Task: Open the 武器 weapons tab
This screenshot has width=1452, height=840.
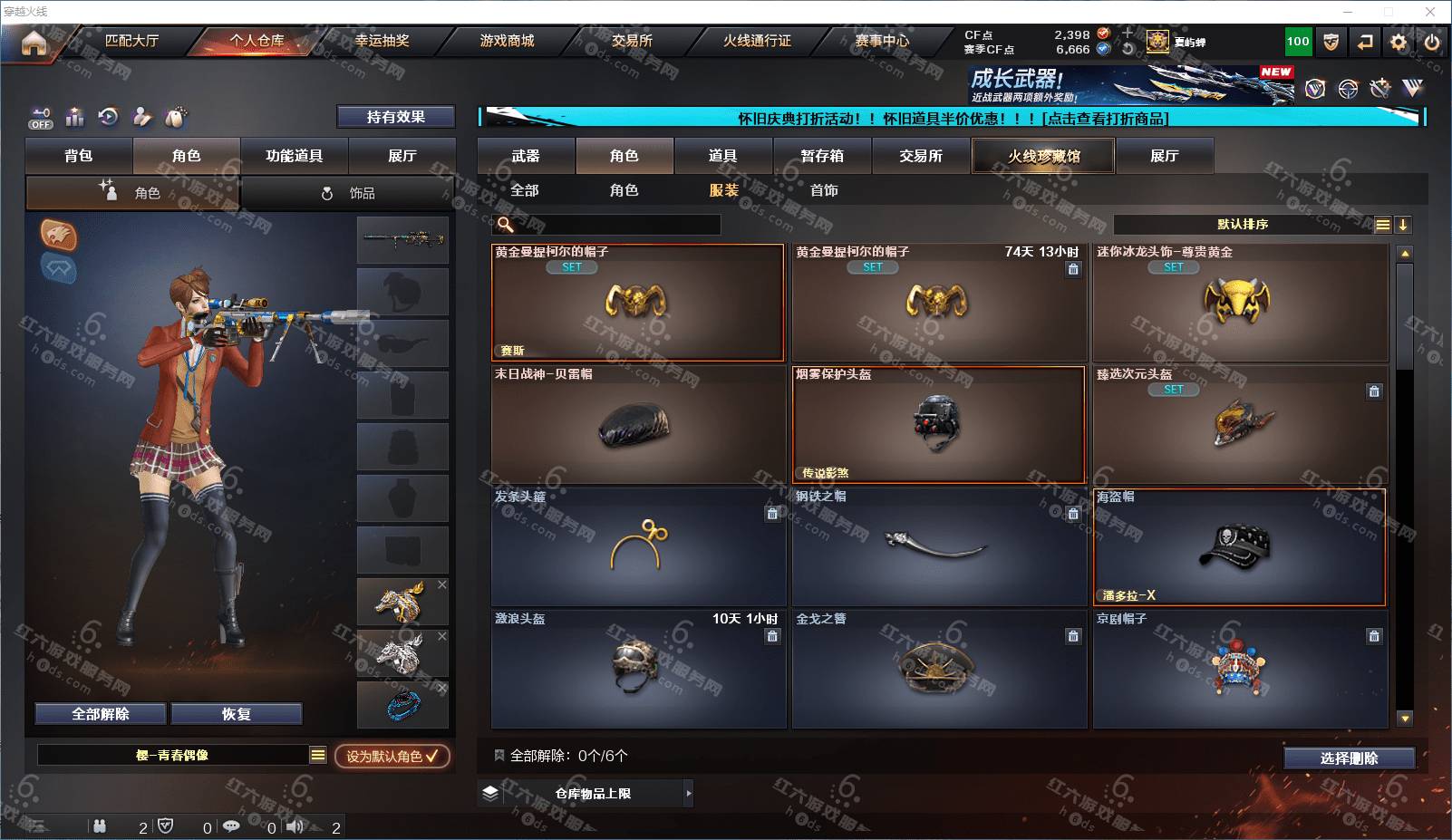Action: tap(526, 156)
